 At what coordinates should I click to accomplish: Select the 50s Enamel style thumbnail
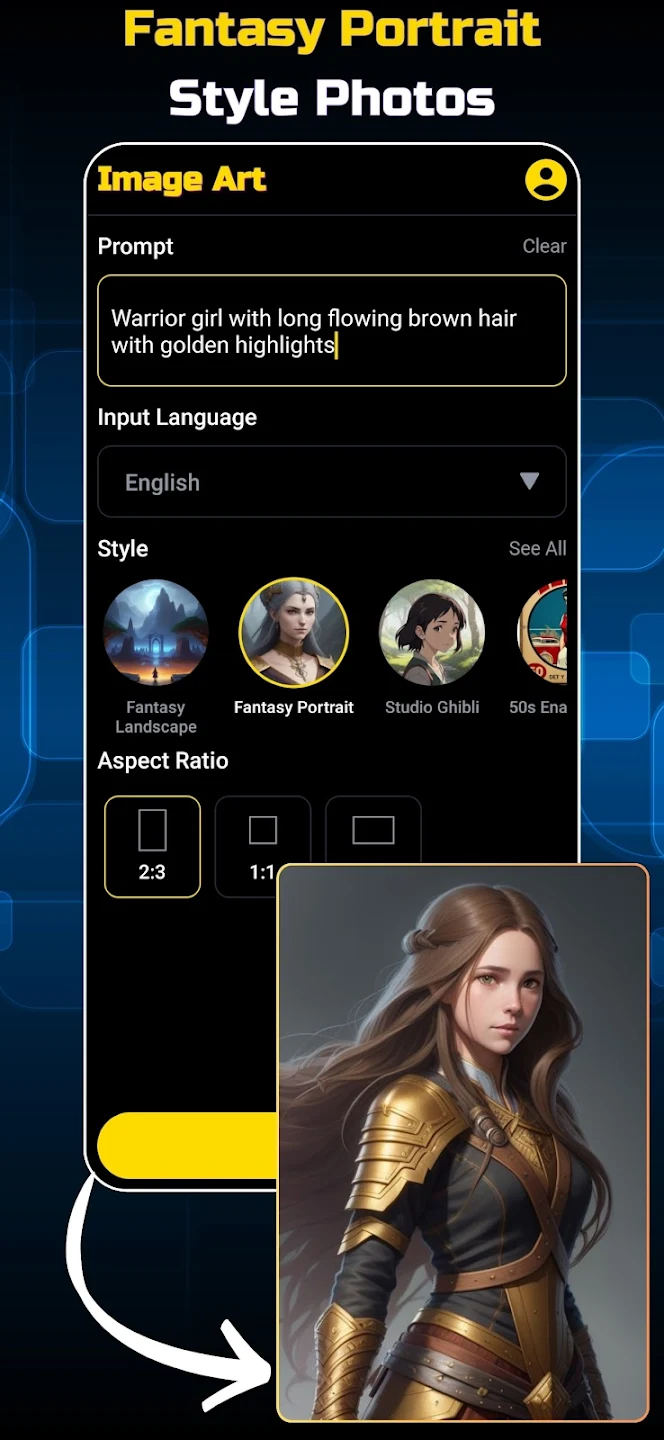coord(542,633)
